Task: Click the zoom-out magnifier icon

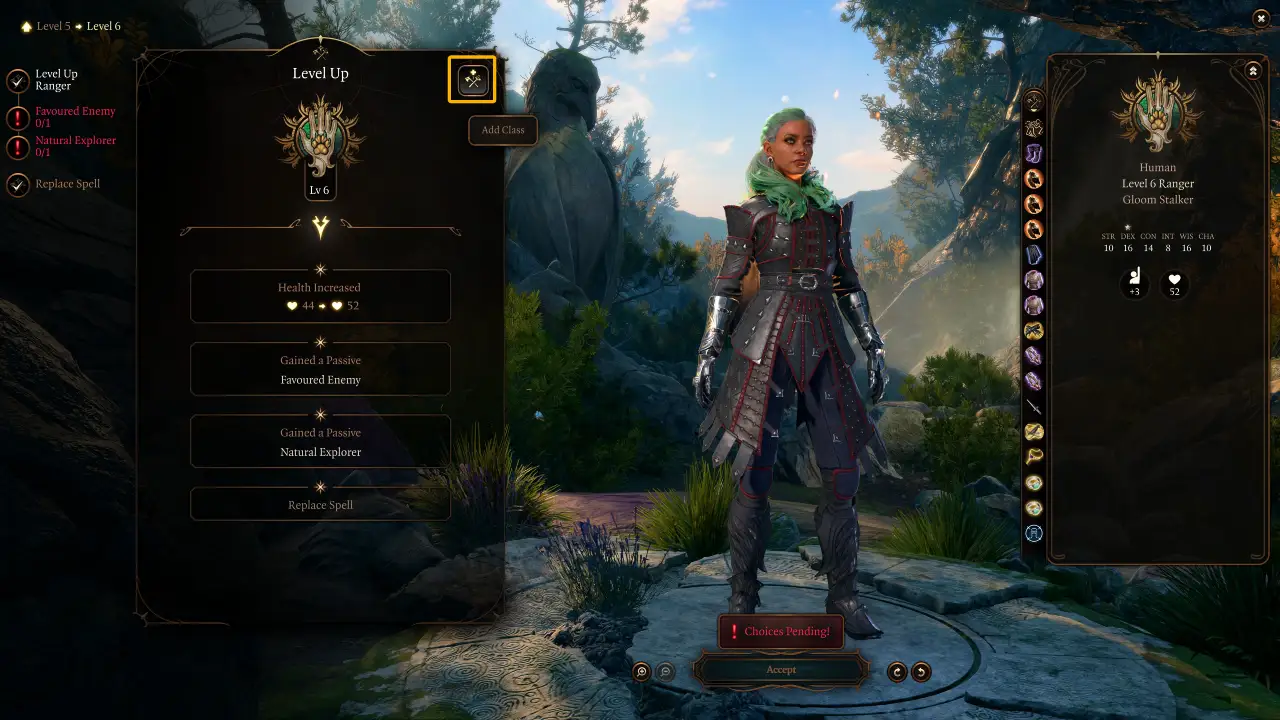Action: pos(667,671)
